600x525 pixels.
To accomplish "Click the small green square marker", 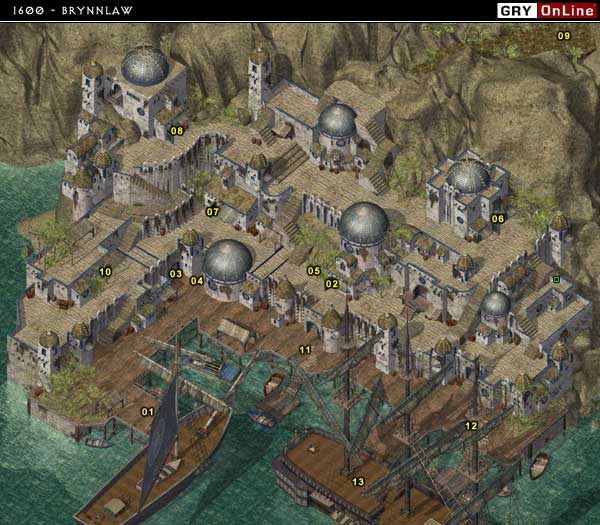I will coord(555,279).
